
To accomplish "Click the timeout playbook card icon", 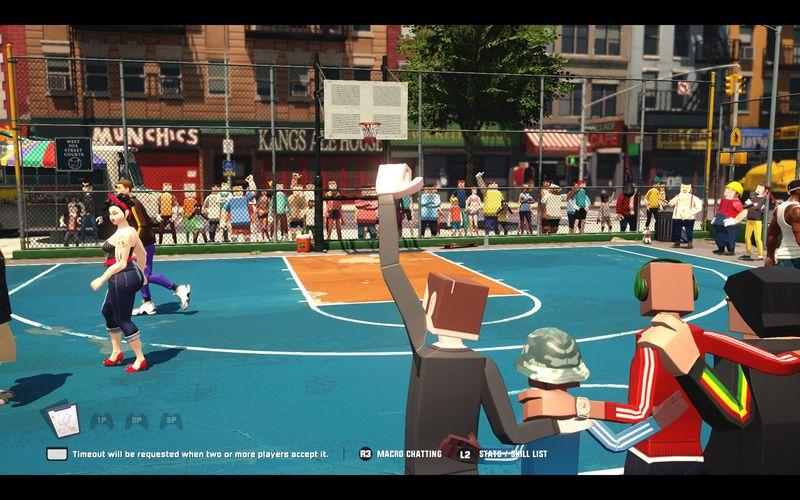I will (61, 420).
